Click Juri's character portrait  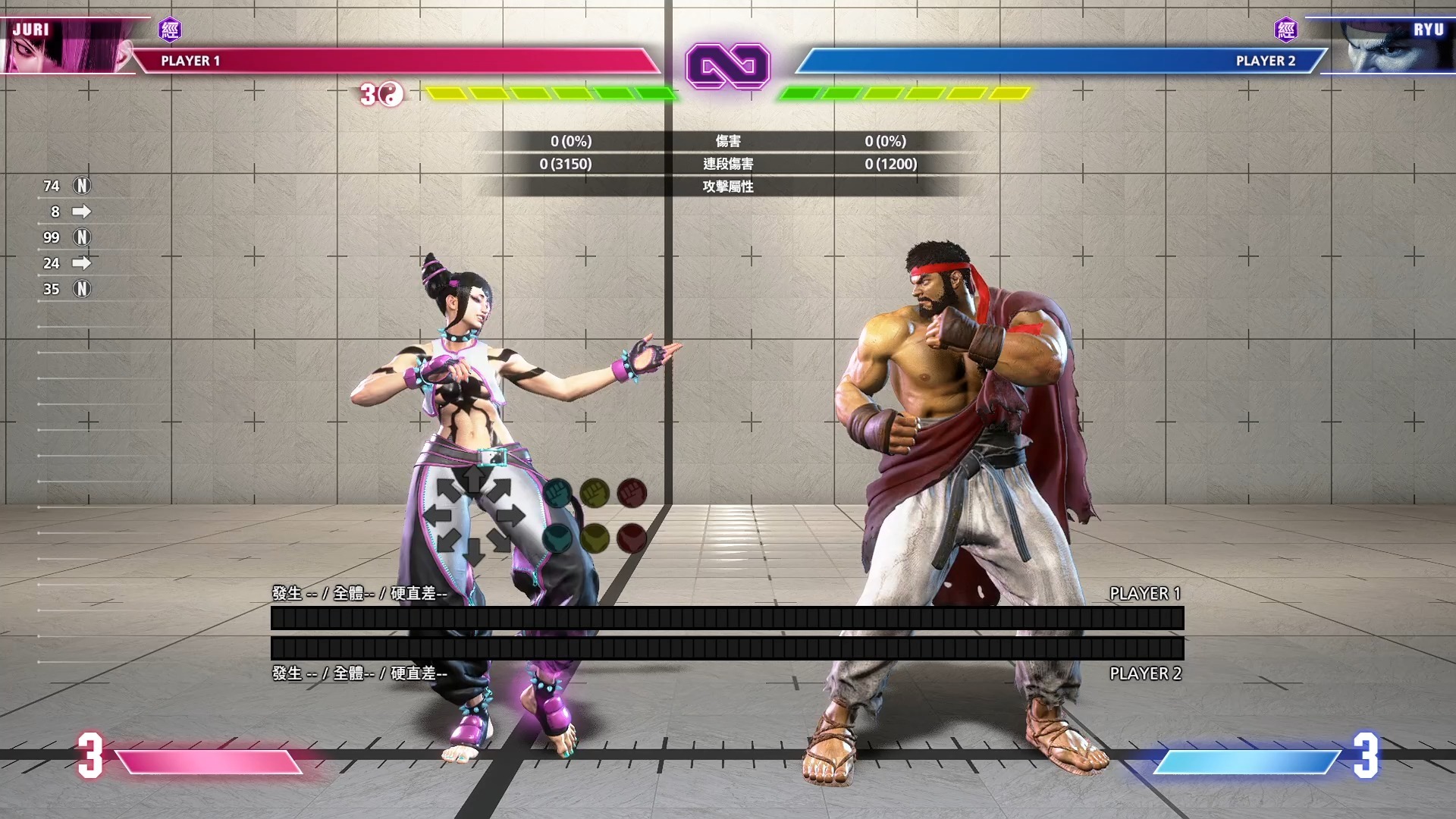click(64, 47)
